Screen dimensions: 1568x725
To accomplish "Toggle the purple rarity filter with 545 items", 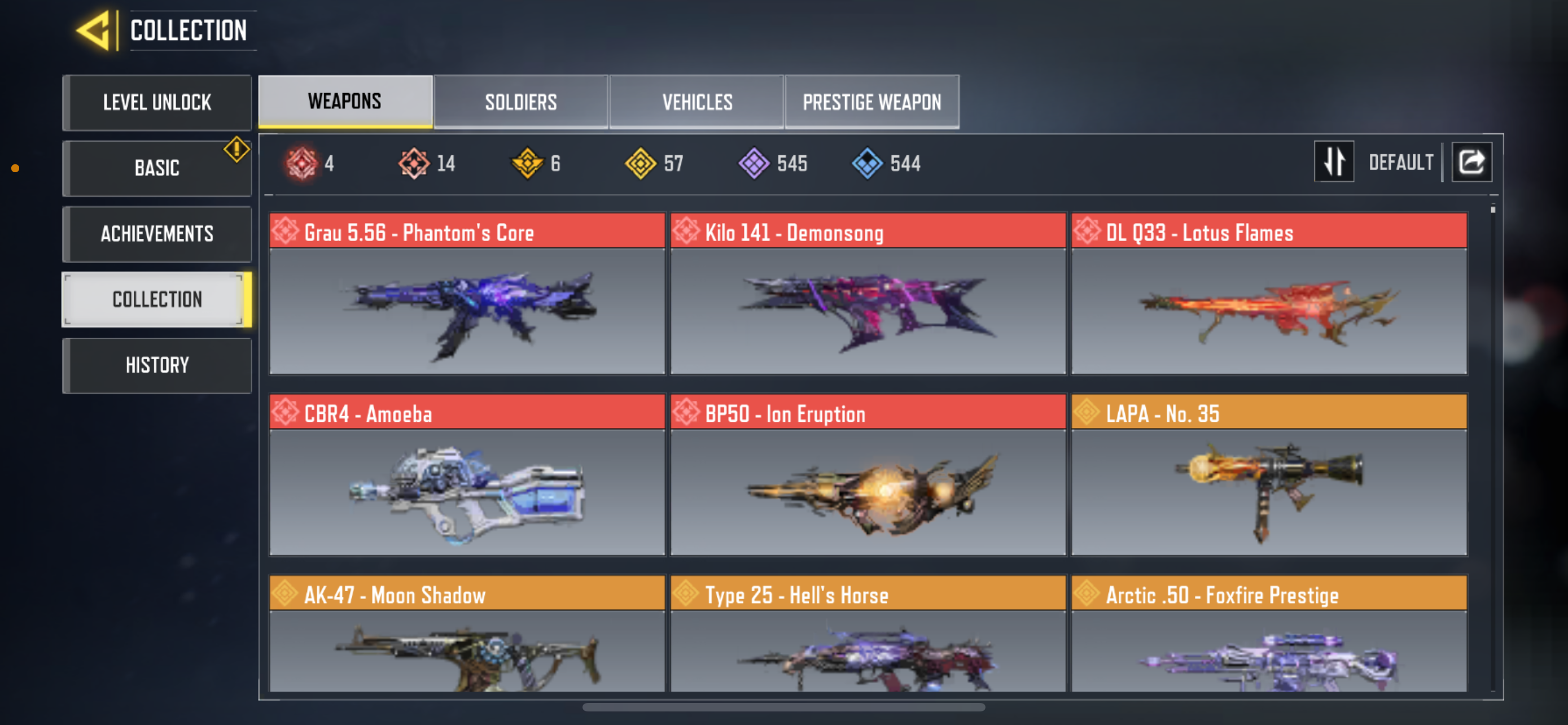I will tap(755, 163).
